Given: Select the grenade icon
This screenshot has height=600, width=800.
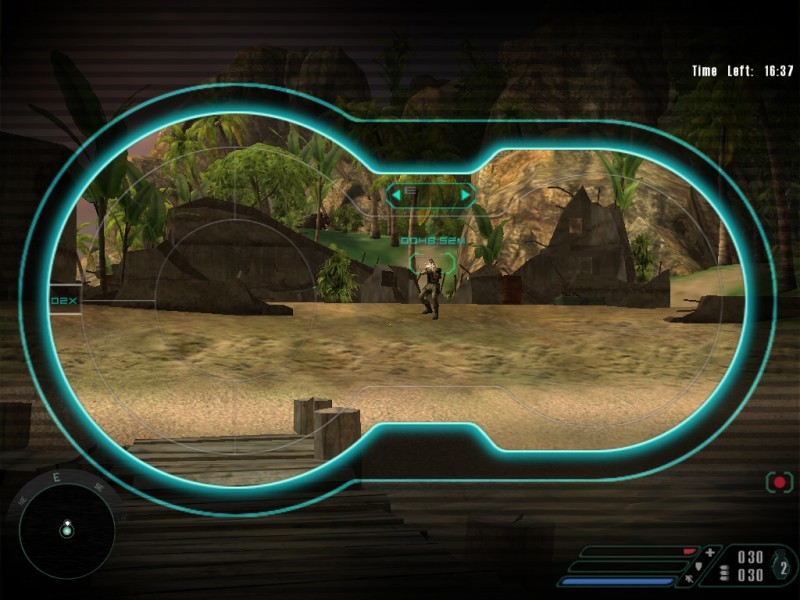Looking at the screenshot, I should pos(783,567).
